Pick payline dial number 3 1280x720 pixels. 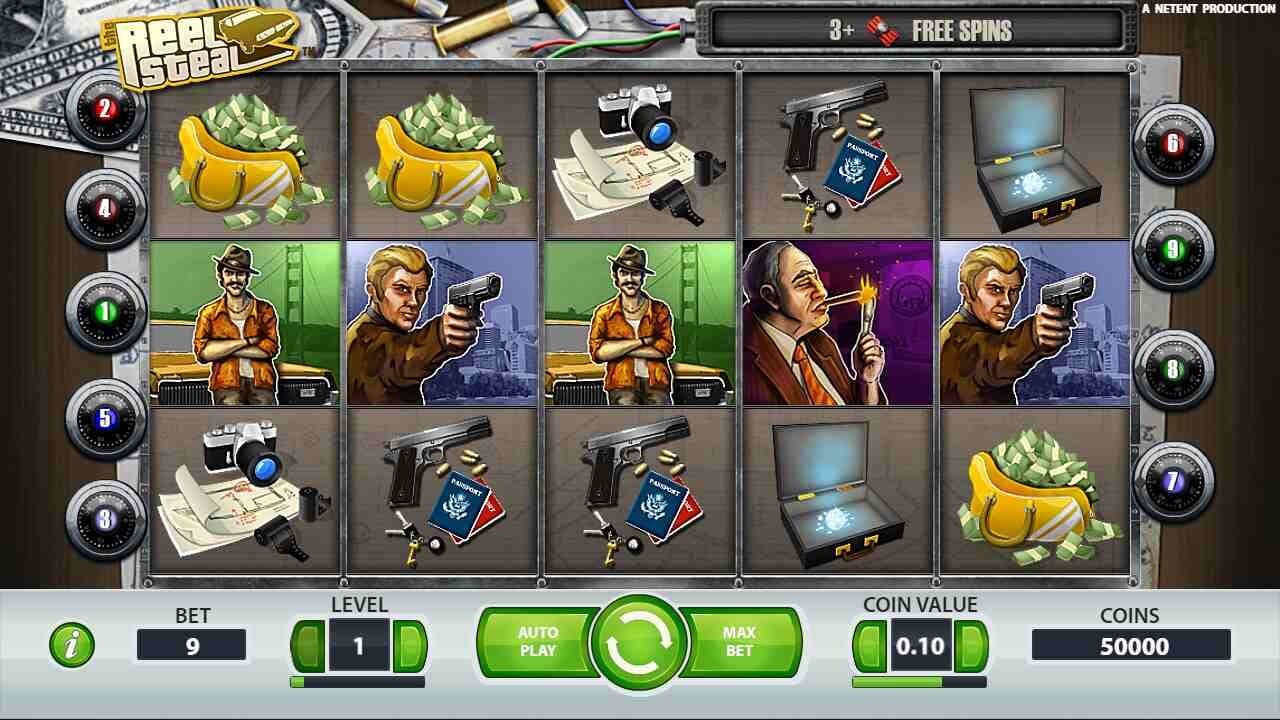[105, 519]
